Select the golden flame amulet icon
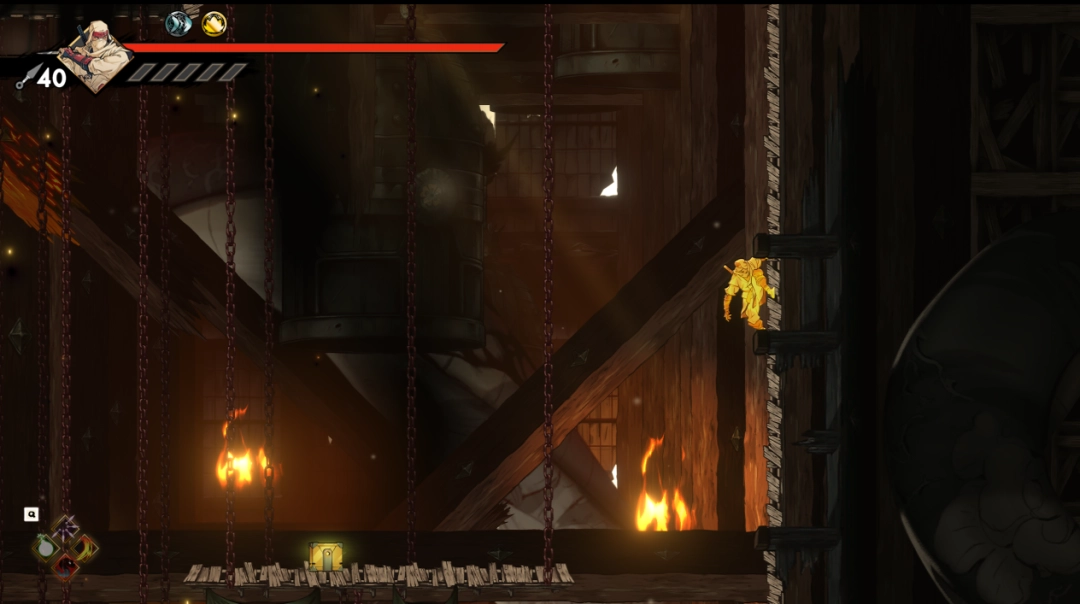The image size is (1080, 604). [x=214, y=23]
